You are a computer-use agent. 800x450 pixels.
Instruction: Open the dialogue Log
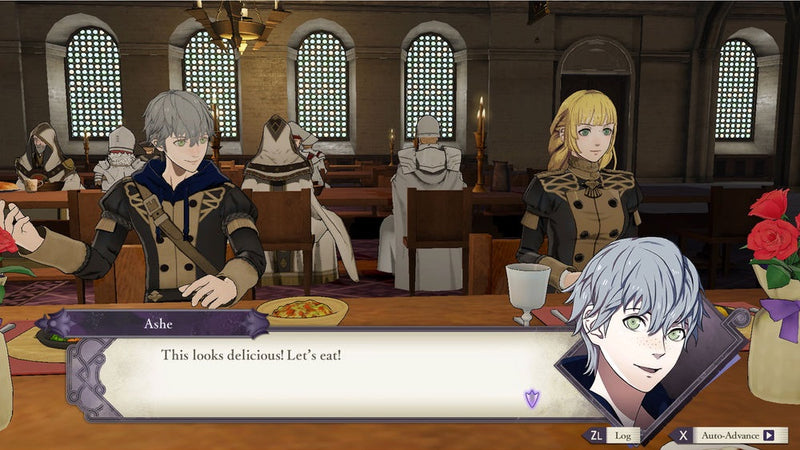coord(612,436)
